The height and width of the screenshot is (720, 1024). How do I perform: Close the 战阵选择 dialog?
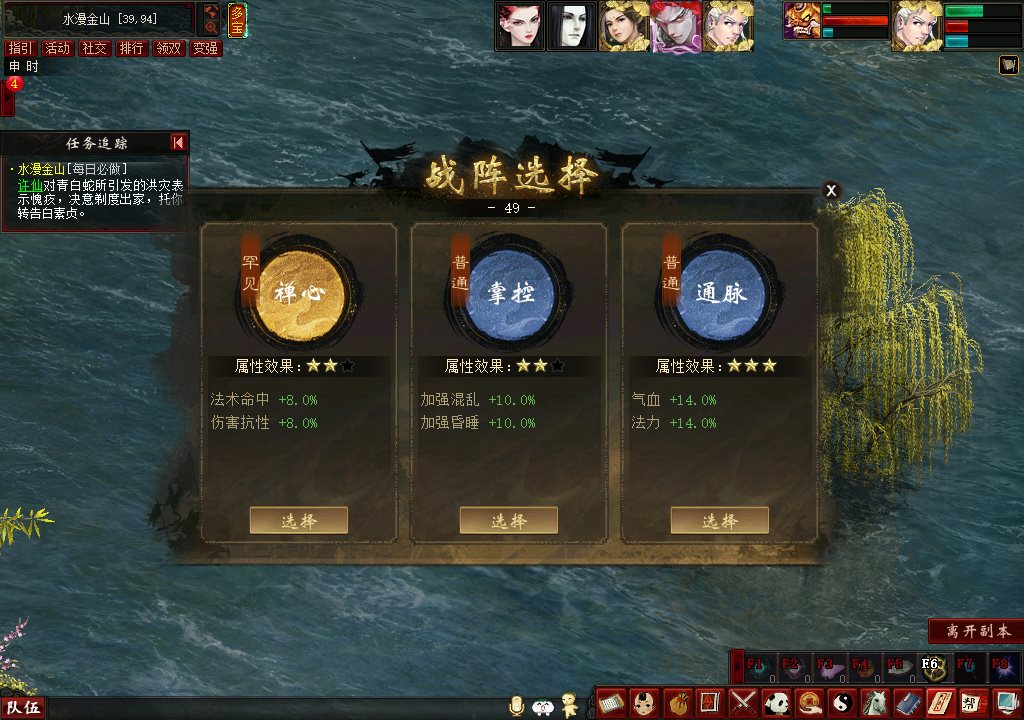coord(831,191)
